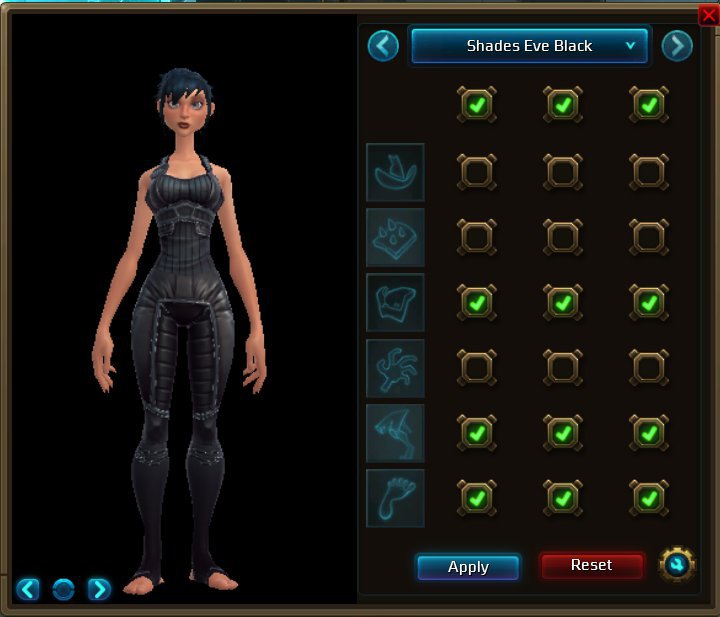Select the leg armor slot icon
720x617 pixels.
coord(395,433)
